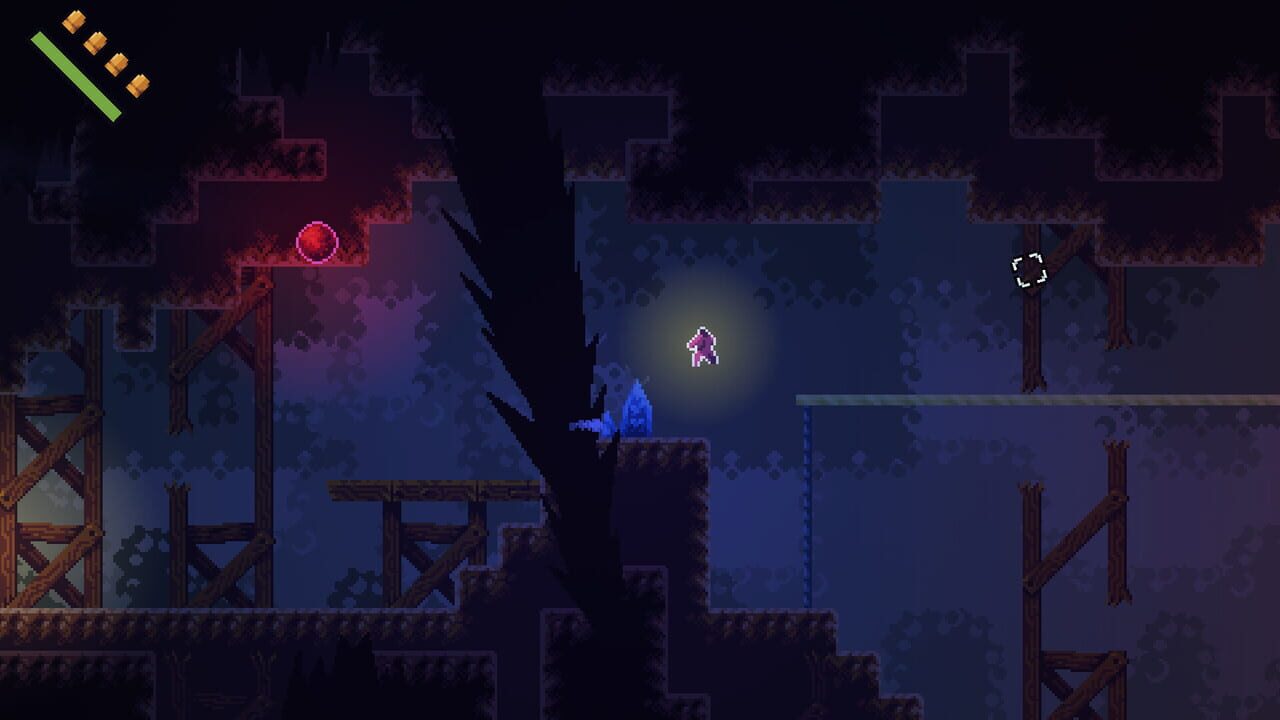Click the rocky overhang in the top-right corner
Screen dimensions: 1280x720
pos(1150,100)
